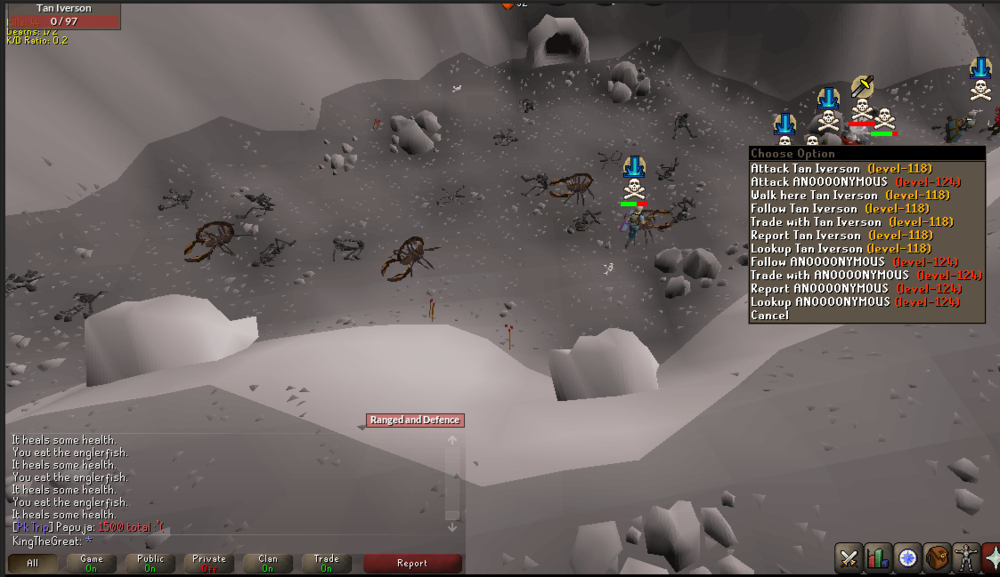Click the red Report button

click(412, 563)
